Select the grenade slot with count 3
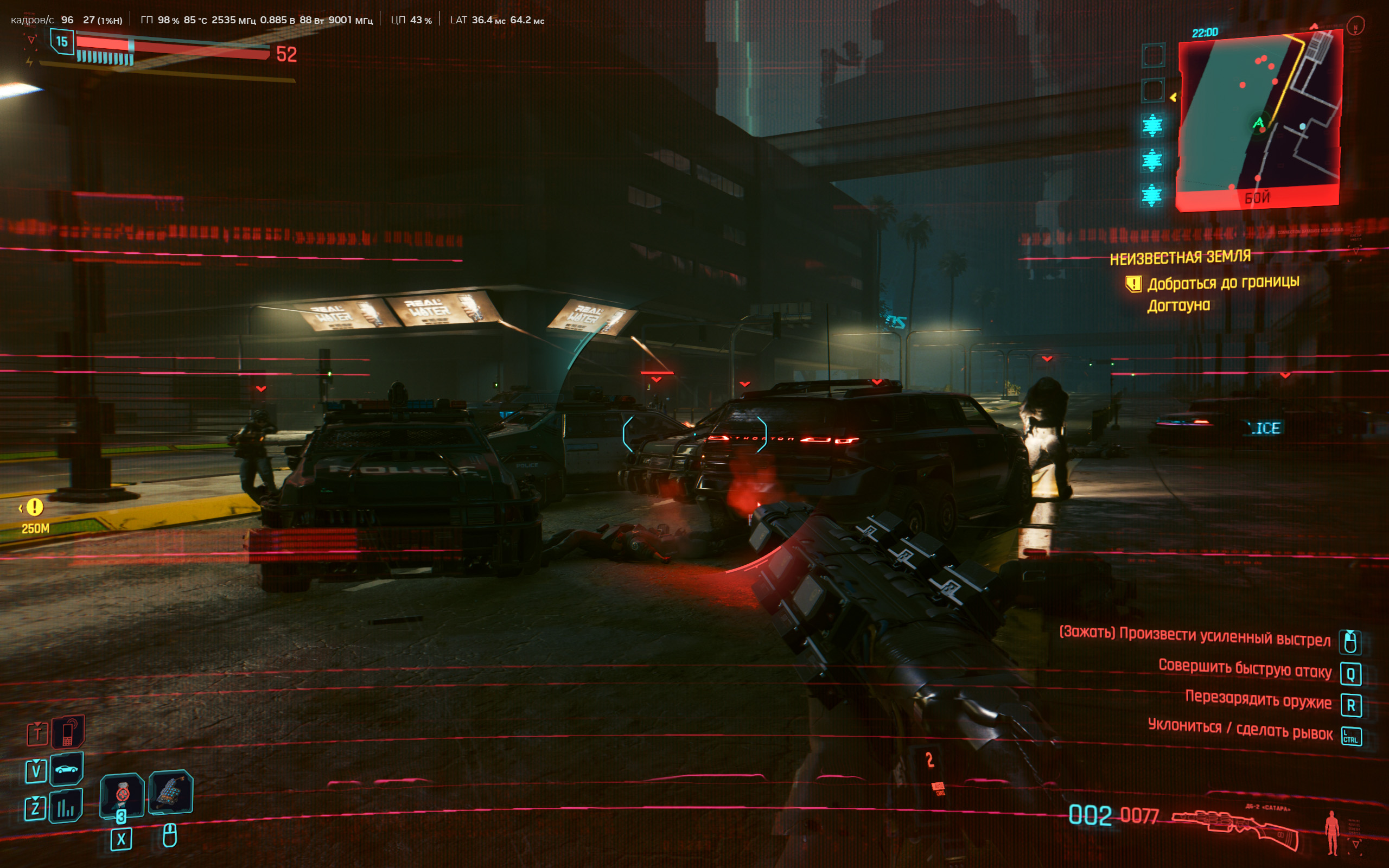 pos(122,795)
